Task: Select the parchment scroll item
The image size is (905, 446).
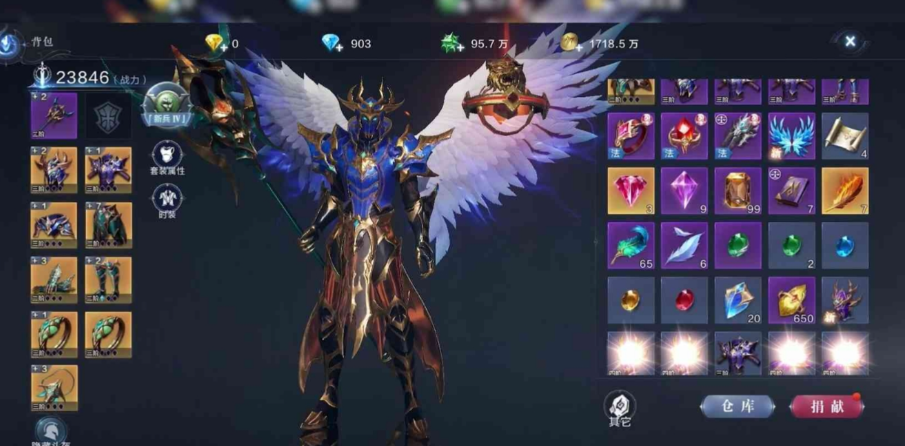Action: (845, 136)
